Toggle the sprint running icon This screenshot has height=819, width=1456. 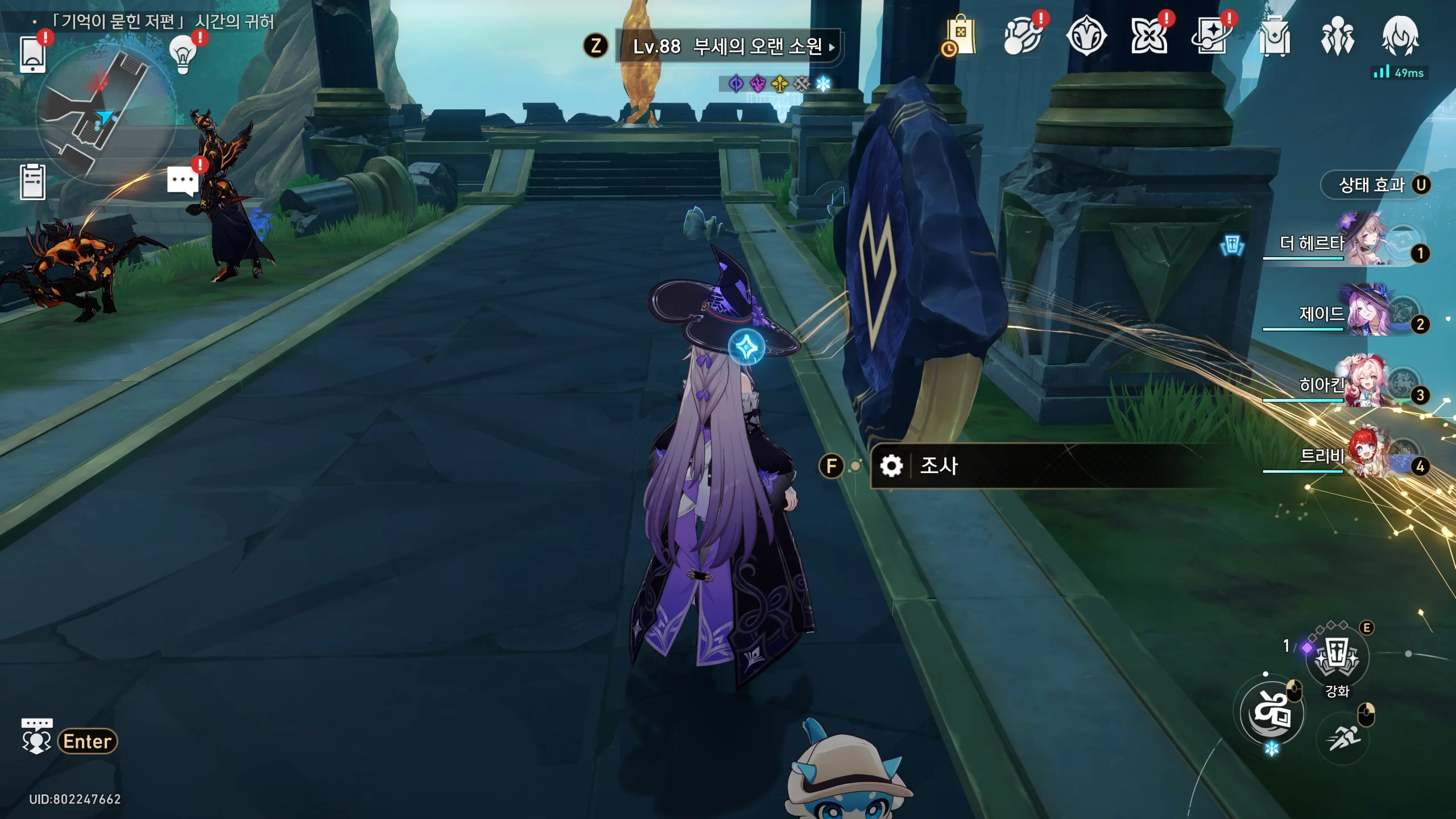(x=1343, y=738)
